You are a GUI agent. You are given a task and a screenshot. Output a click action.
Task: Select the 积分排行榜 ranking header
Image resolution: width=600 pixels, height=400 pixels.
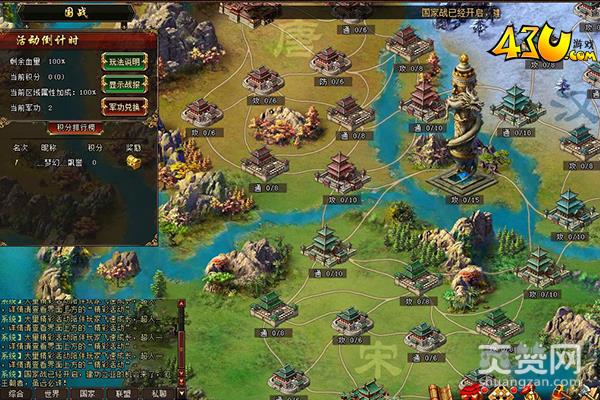point(76,128)
